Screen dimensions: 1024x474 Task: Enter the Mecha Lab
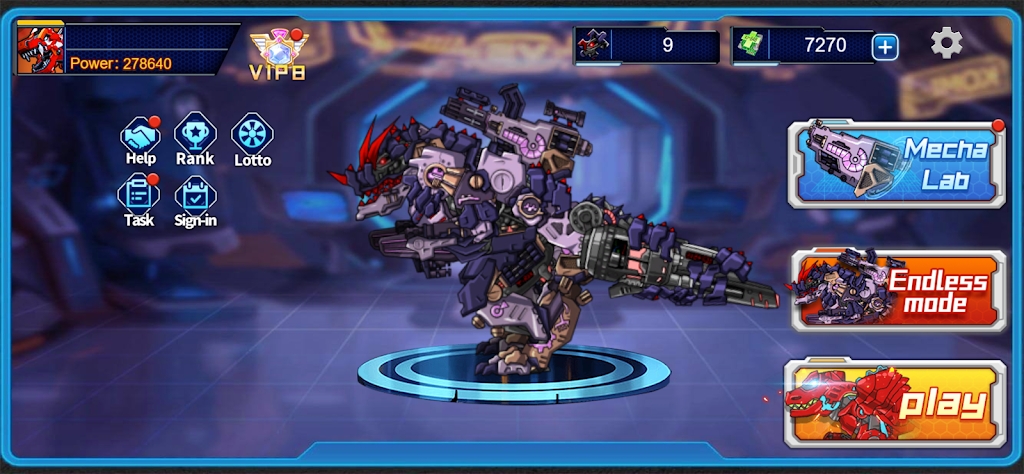[896, 164]
